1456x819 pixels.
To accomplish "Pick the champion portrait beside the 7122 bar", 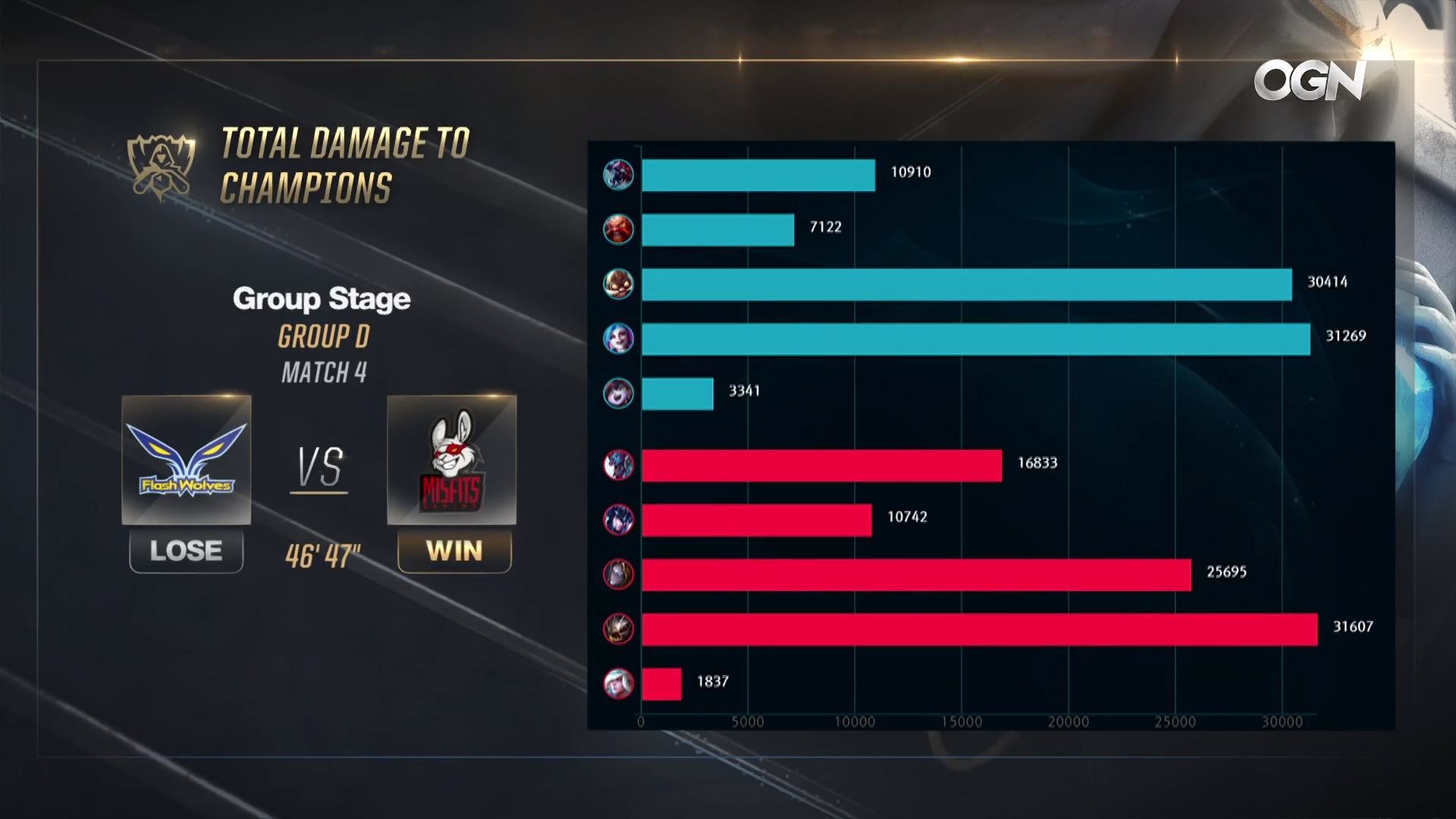I will [x=618, y=229].
